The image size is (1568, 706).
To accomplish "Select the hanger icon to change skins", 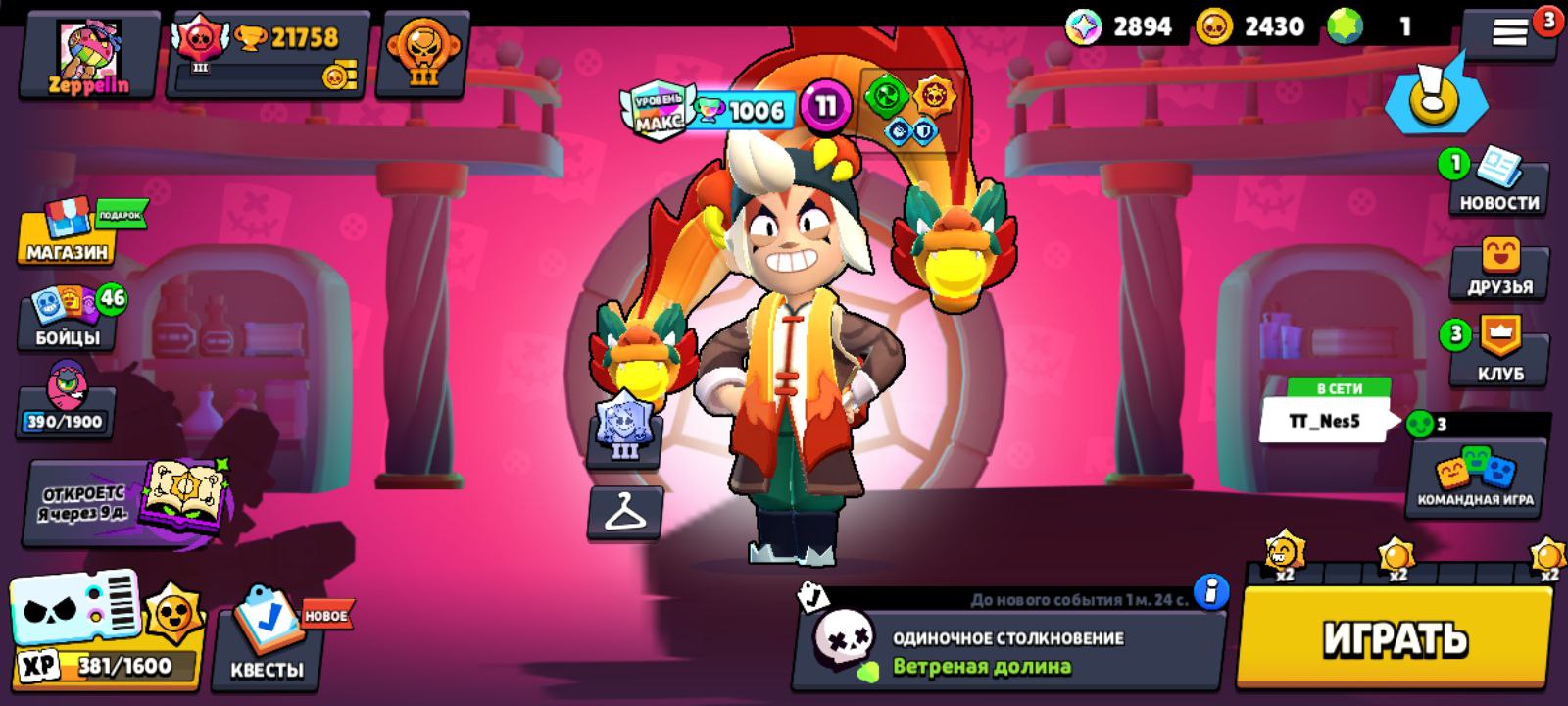I will coord(624,512).
